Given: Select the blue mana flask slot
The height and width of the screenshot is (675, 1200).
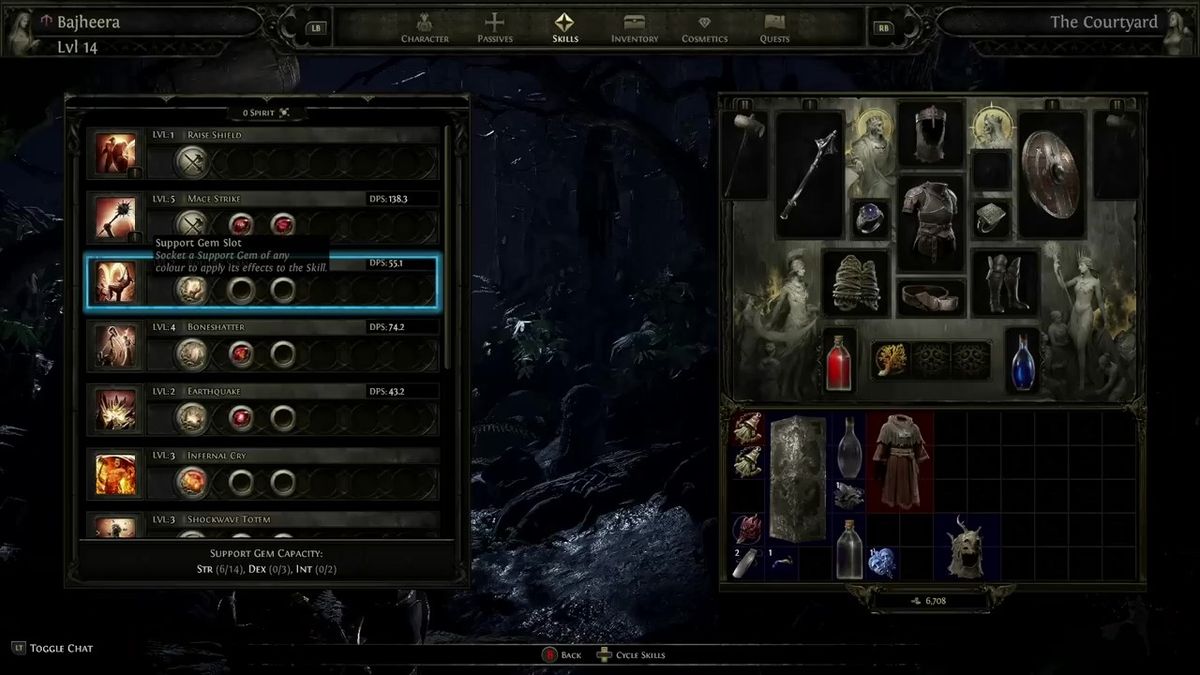Looking at the screenshot, I should tap(1022, 360).
